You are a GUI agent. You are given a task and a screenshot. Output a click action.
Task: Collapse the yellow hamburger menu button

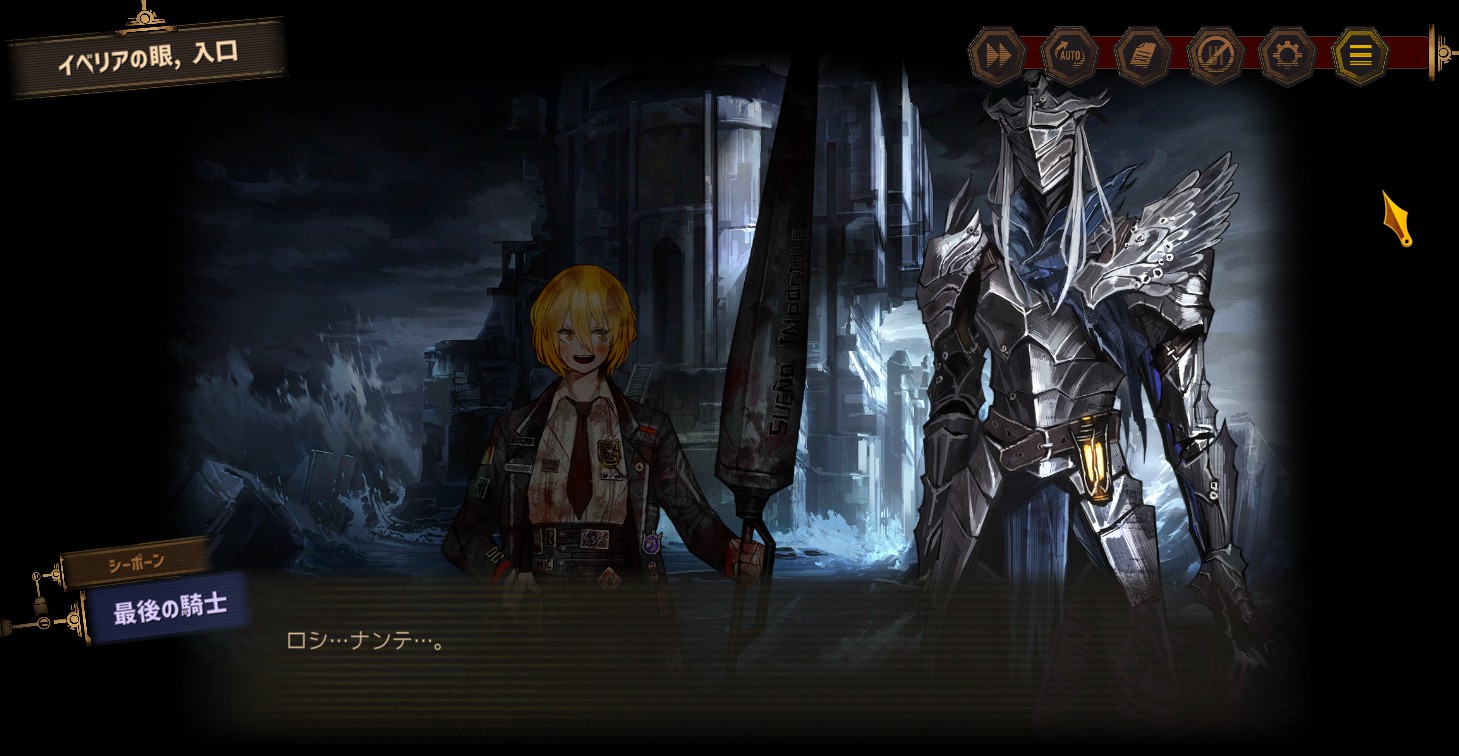pyautogui.click(x=1360, y=55)
